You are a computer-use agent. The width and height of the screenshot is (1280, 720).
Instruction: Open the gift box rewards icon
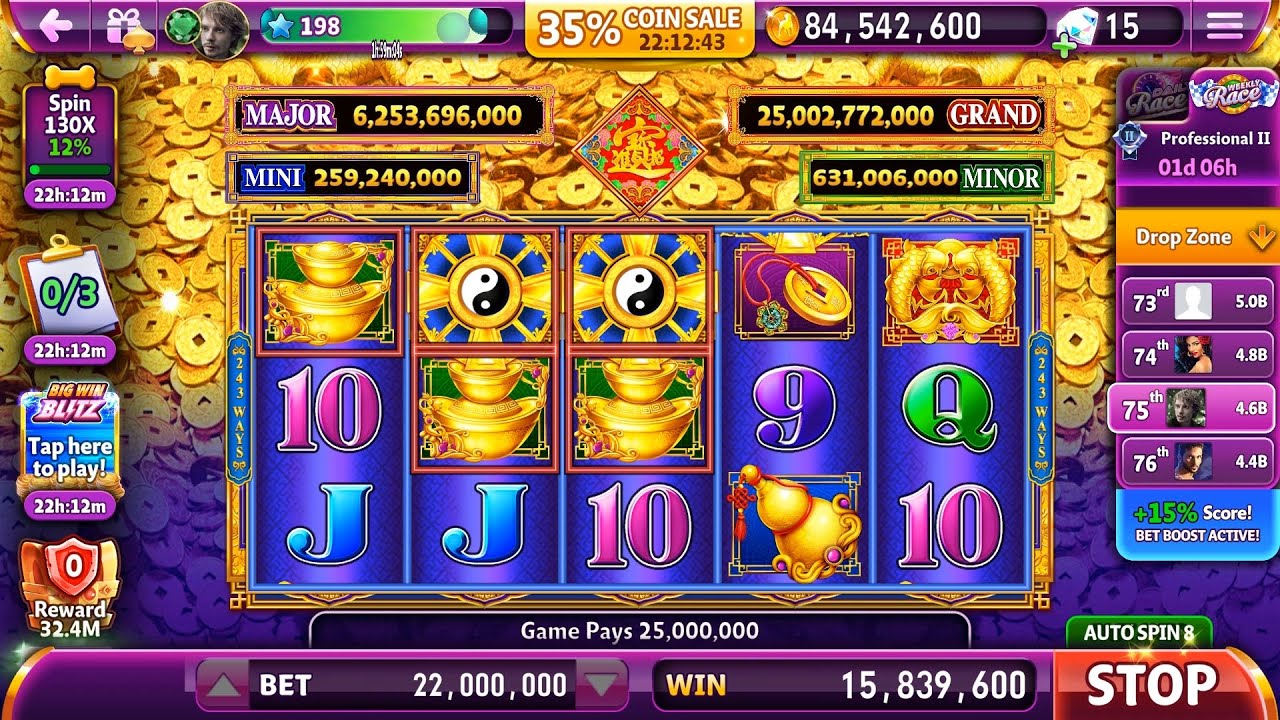click(x=130, y=26)
